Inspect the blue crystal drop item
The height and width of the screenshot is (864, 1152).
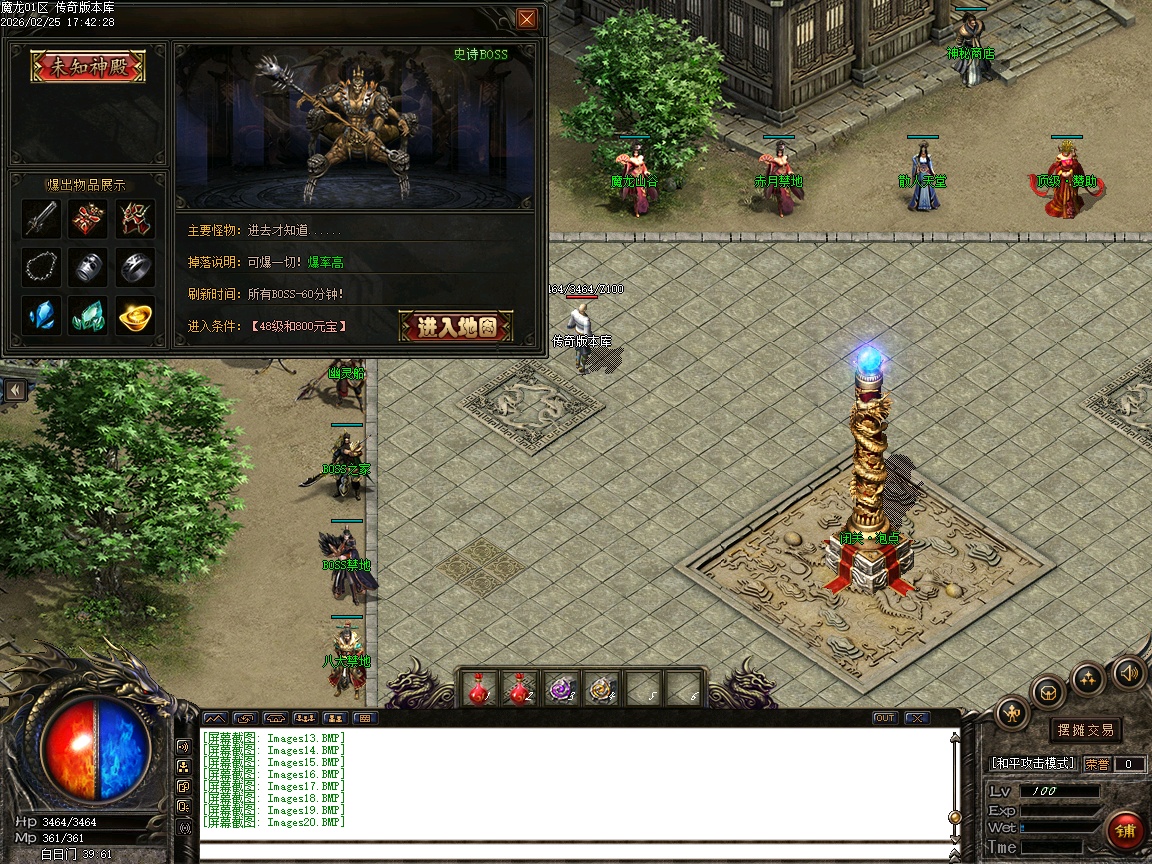tap(41, 316)
